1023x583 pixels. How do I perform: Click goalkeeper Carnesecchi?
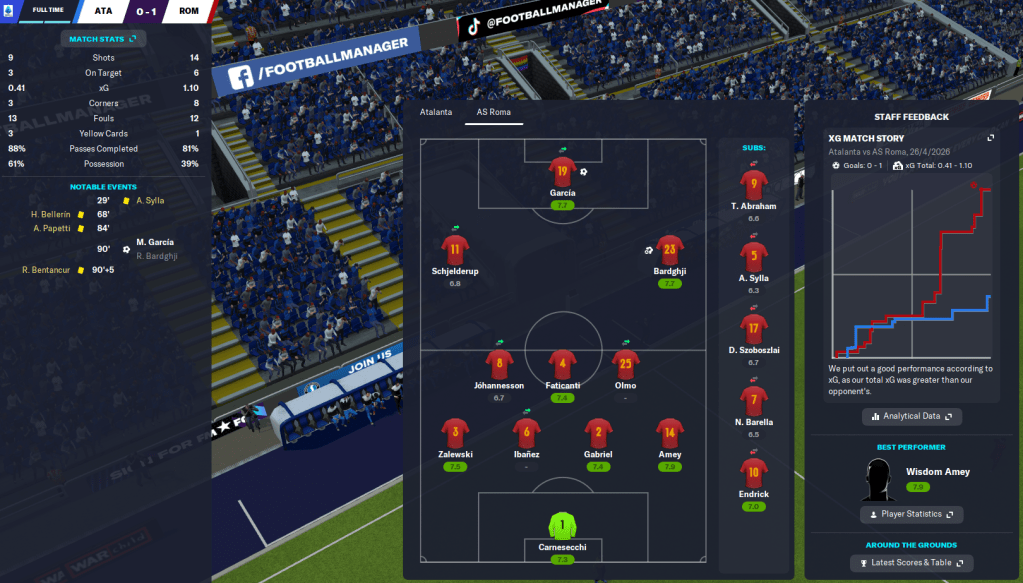click(x=562, y=526)
